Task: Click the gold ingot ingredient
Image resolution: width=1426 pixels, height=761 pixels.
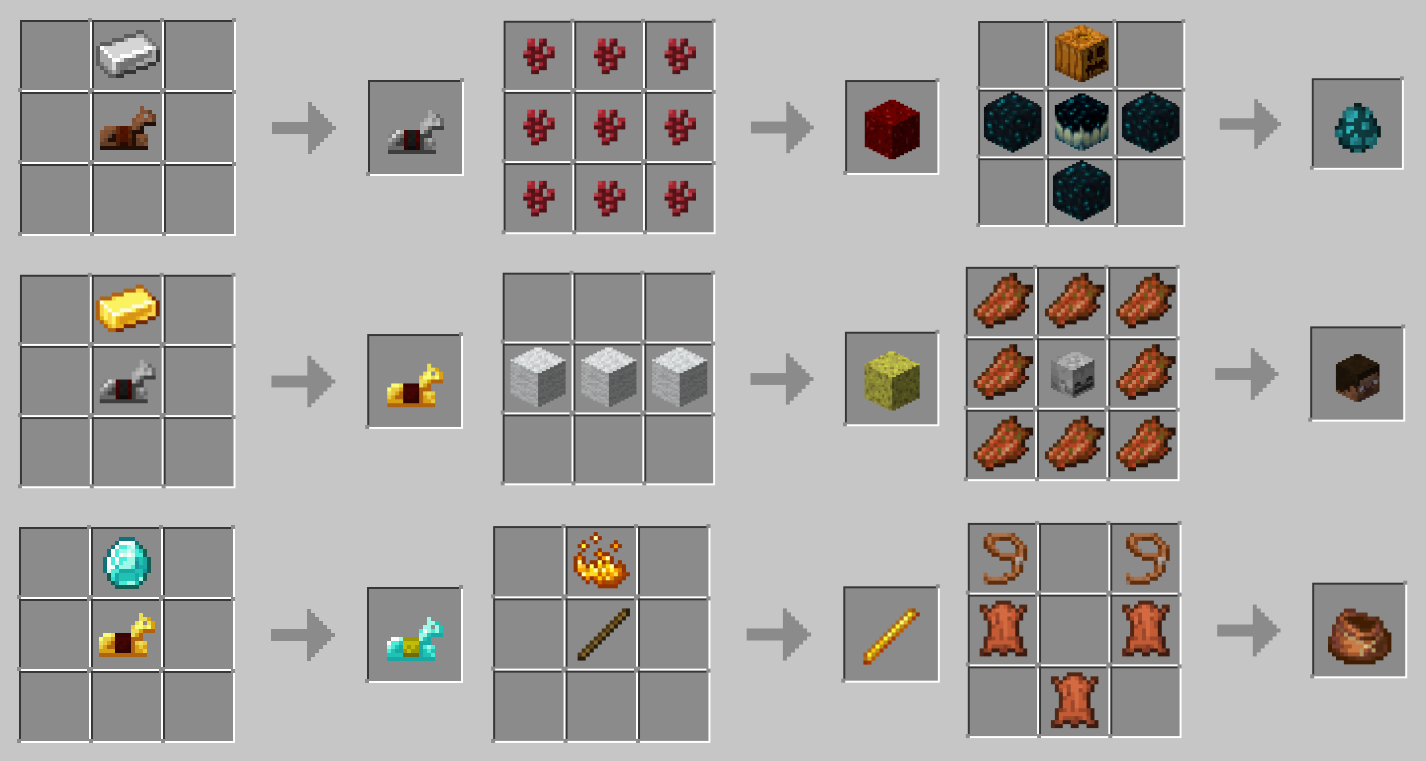Action: (x=126, y=307)
